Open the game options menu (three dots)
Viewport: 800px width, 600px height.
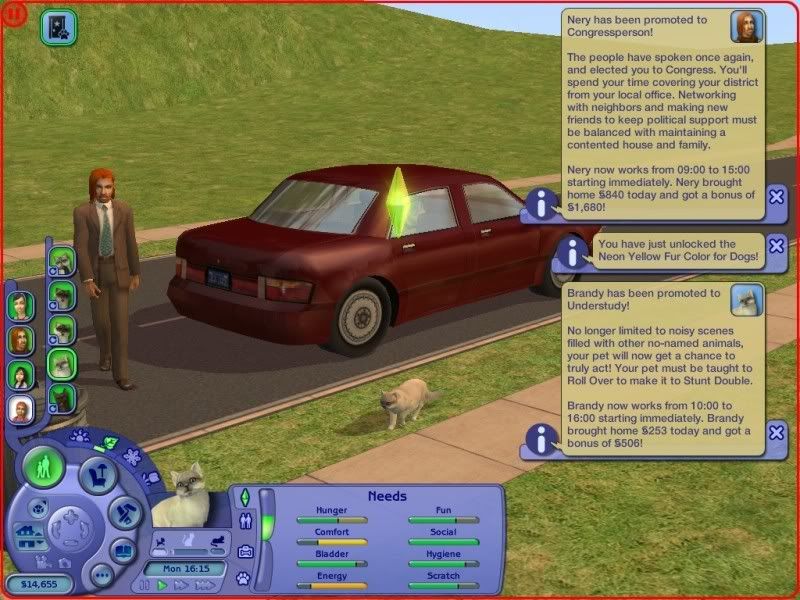click(x=100, y=575)
